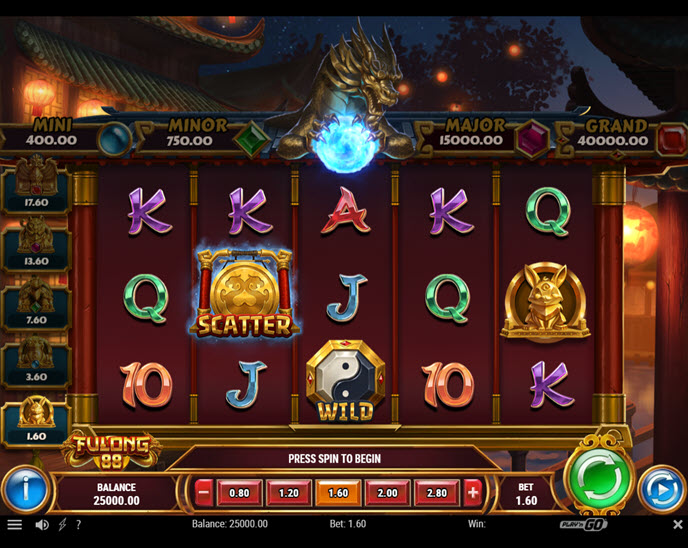Choose the 1.20 bet amount
This screenshot has height=548, width=688.
[x=289, y=492]
